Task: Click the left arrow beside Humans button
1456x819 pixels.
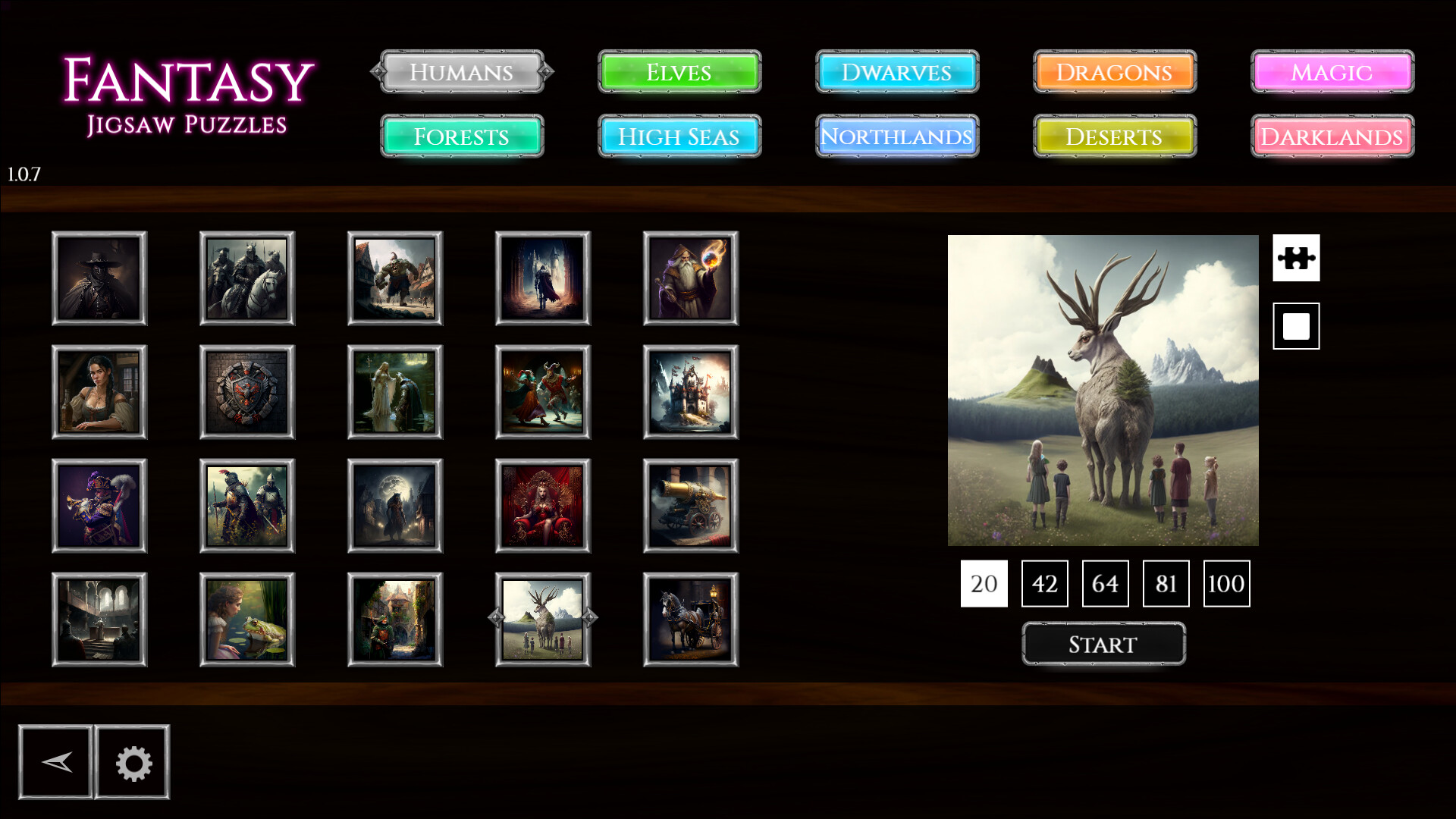Action: coord(376,72)
